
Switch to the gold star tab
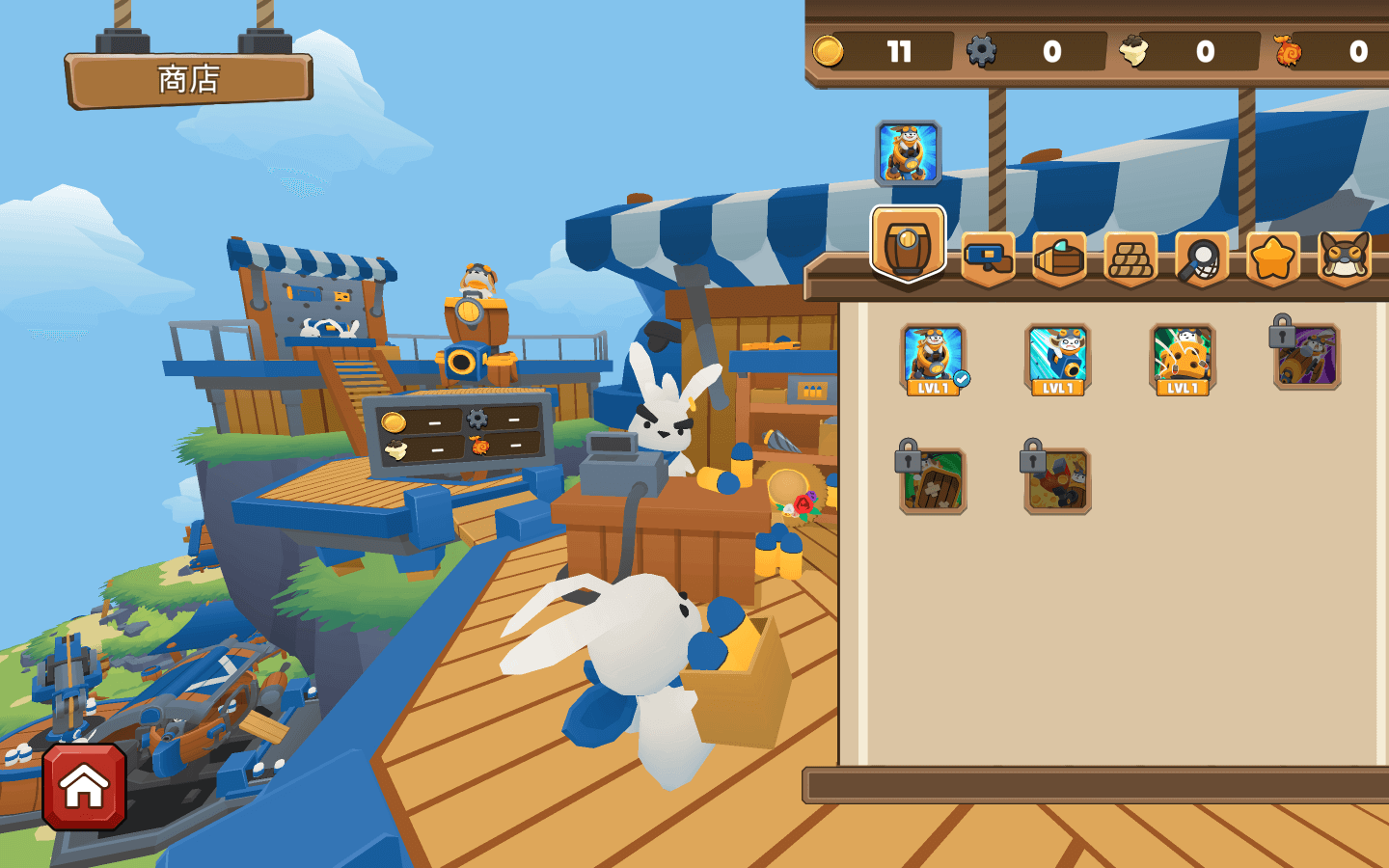[x=1273, y=258]
